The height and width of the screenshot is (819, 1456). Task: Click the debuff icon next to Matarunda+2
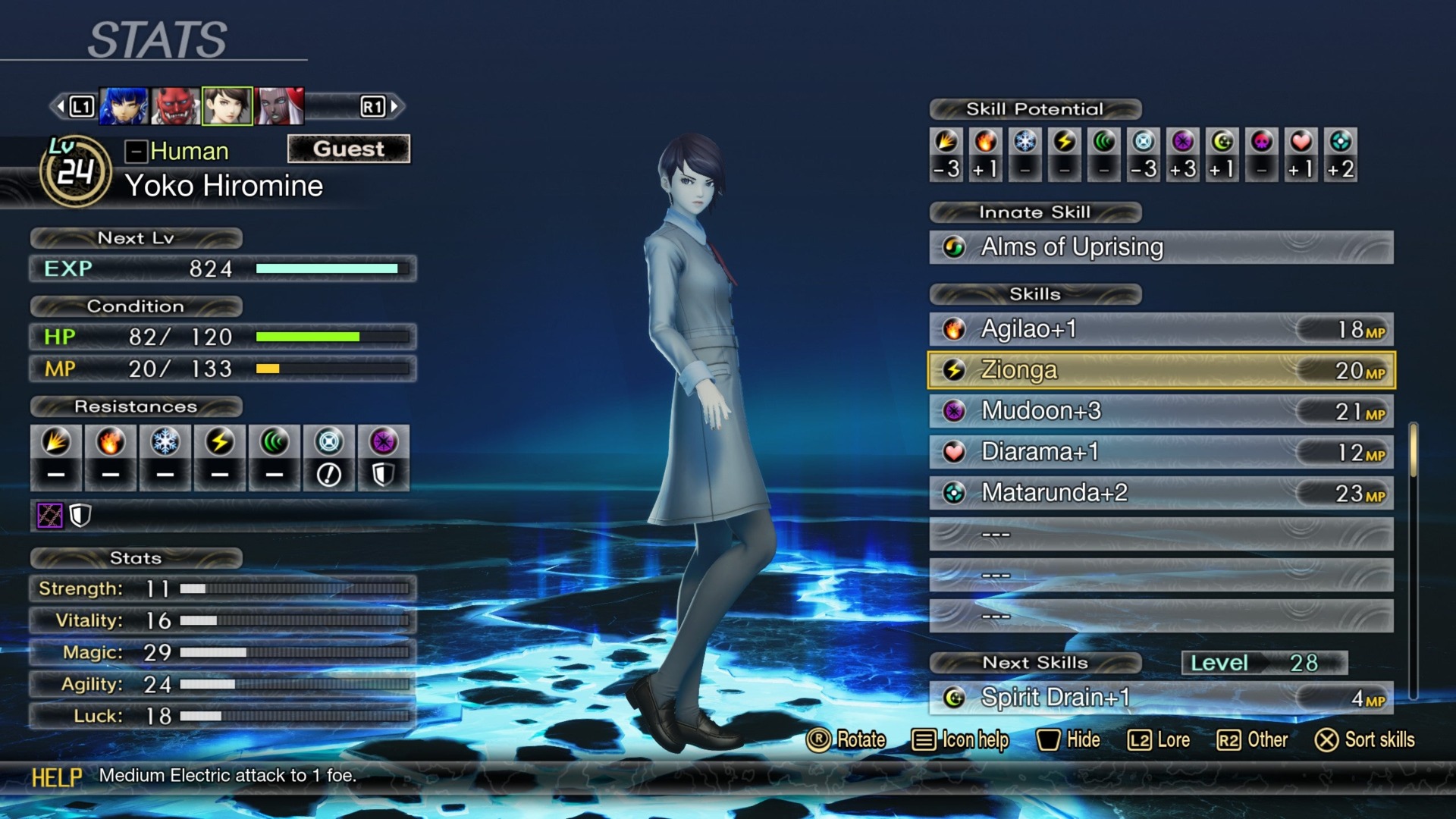click(954, 493)
